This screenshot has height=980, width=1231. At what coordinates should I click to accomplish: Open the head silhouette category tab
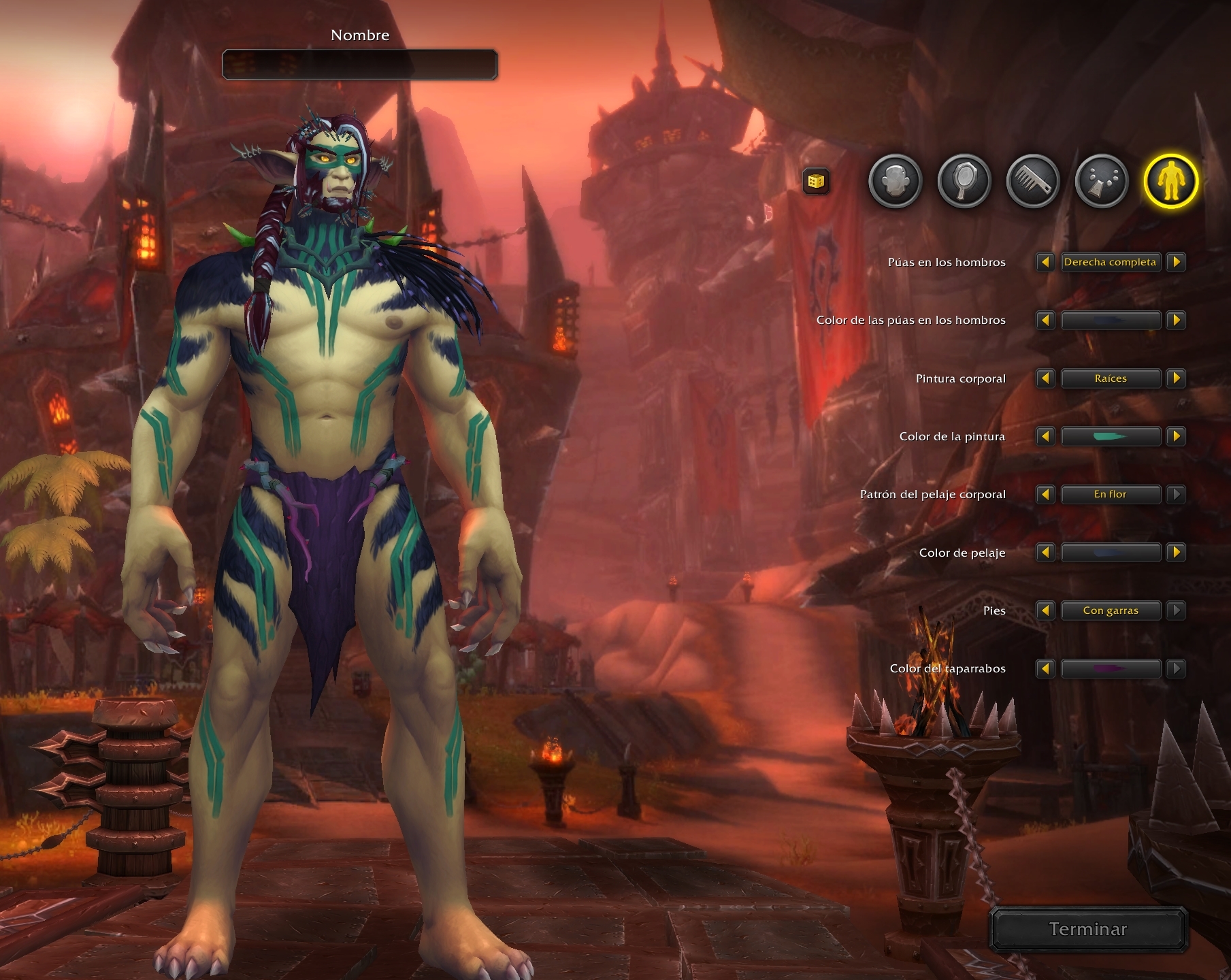[895, 181]
